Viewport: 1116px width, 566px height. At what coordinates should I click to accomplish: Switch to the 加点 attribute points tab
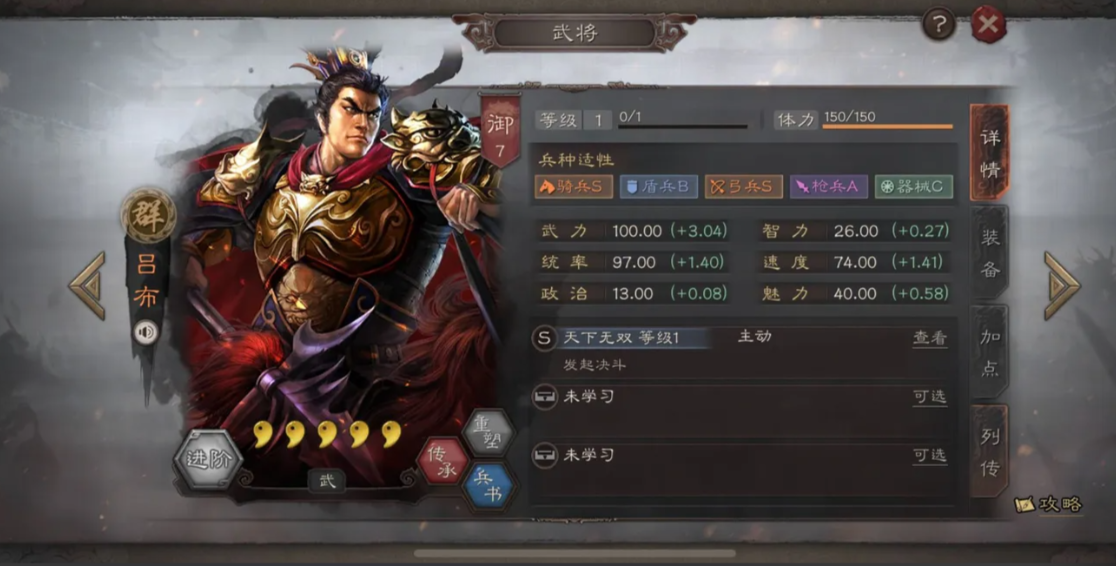pos(989,351)
